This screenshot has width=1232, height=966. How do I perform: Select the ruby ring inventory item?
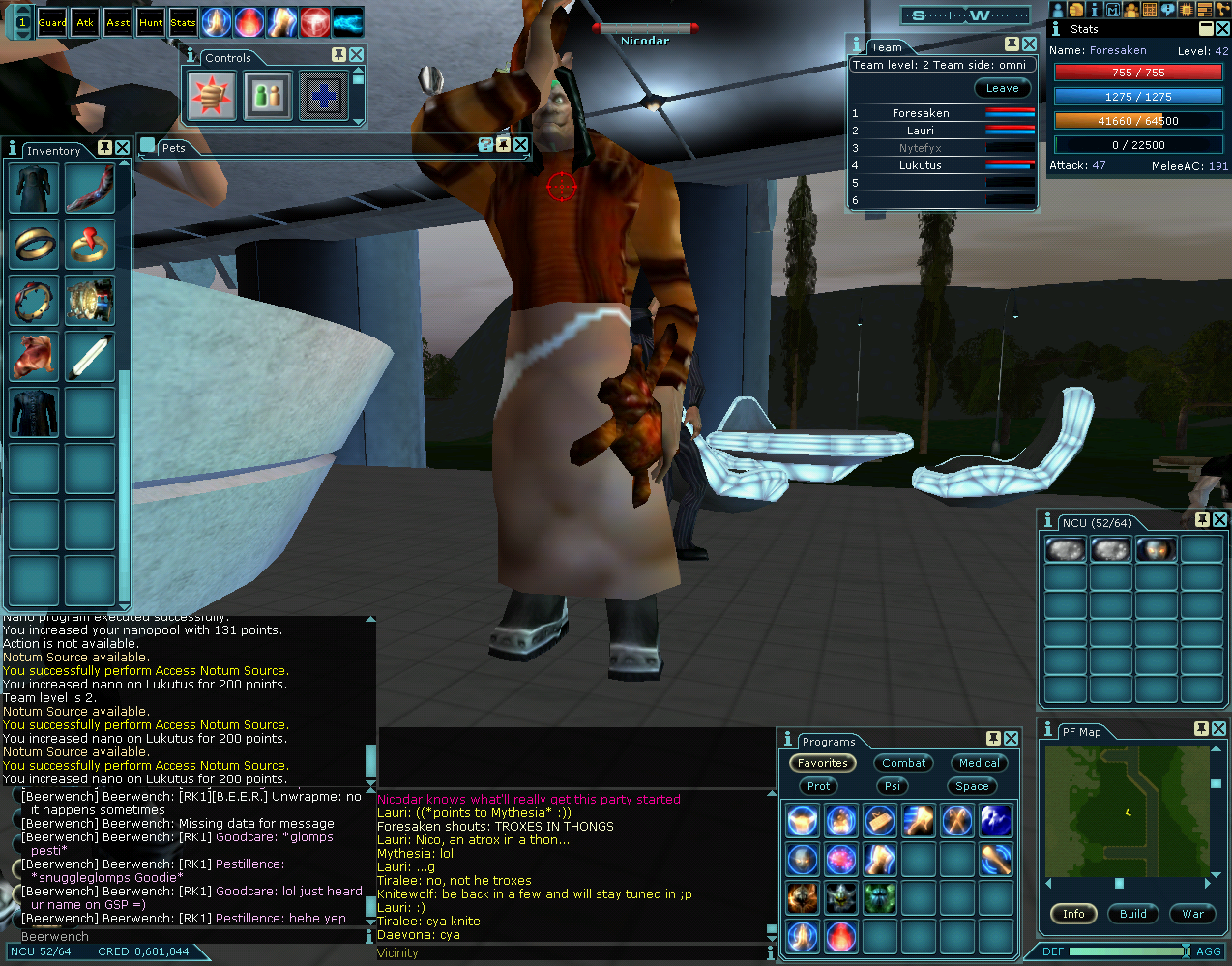point(90,244)
